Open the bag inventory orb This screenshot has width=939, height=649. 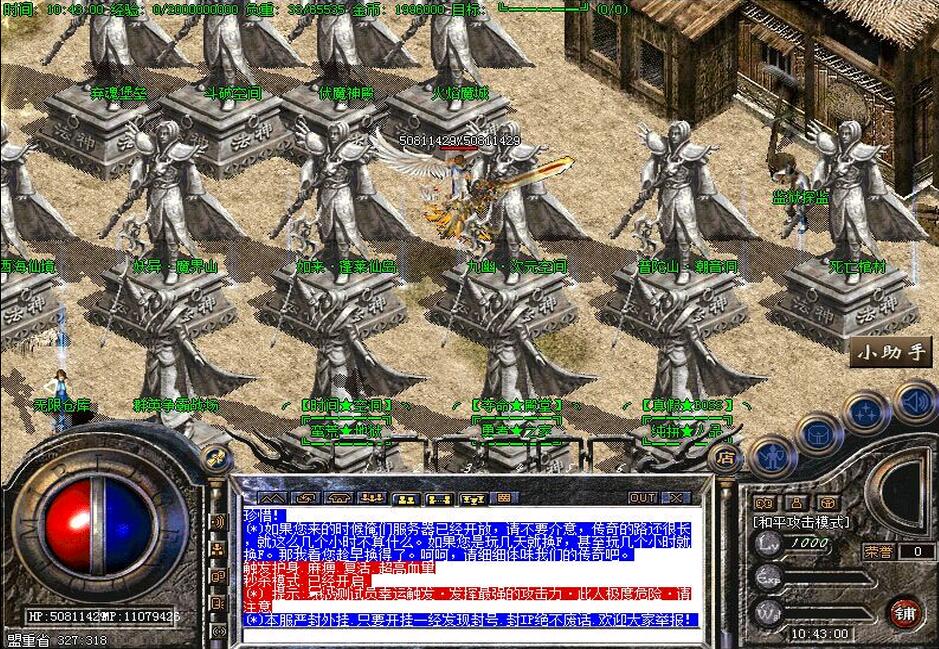click(x=820, y=435)
